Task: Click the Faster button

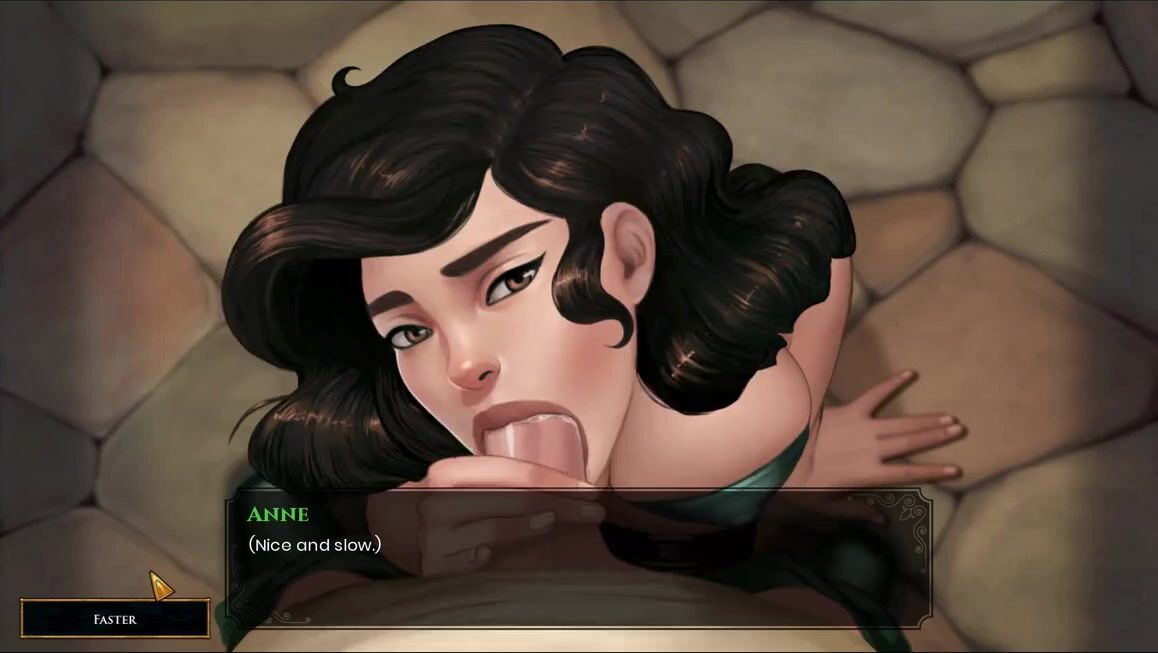Action: pos(115,619)
